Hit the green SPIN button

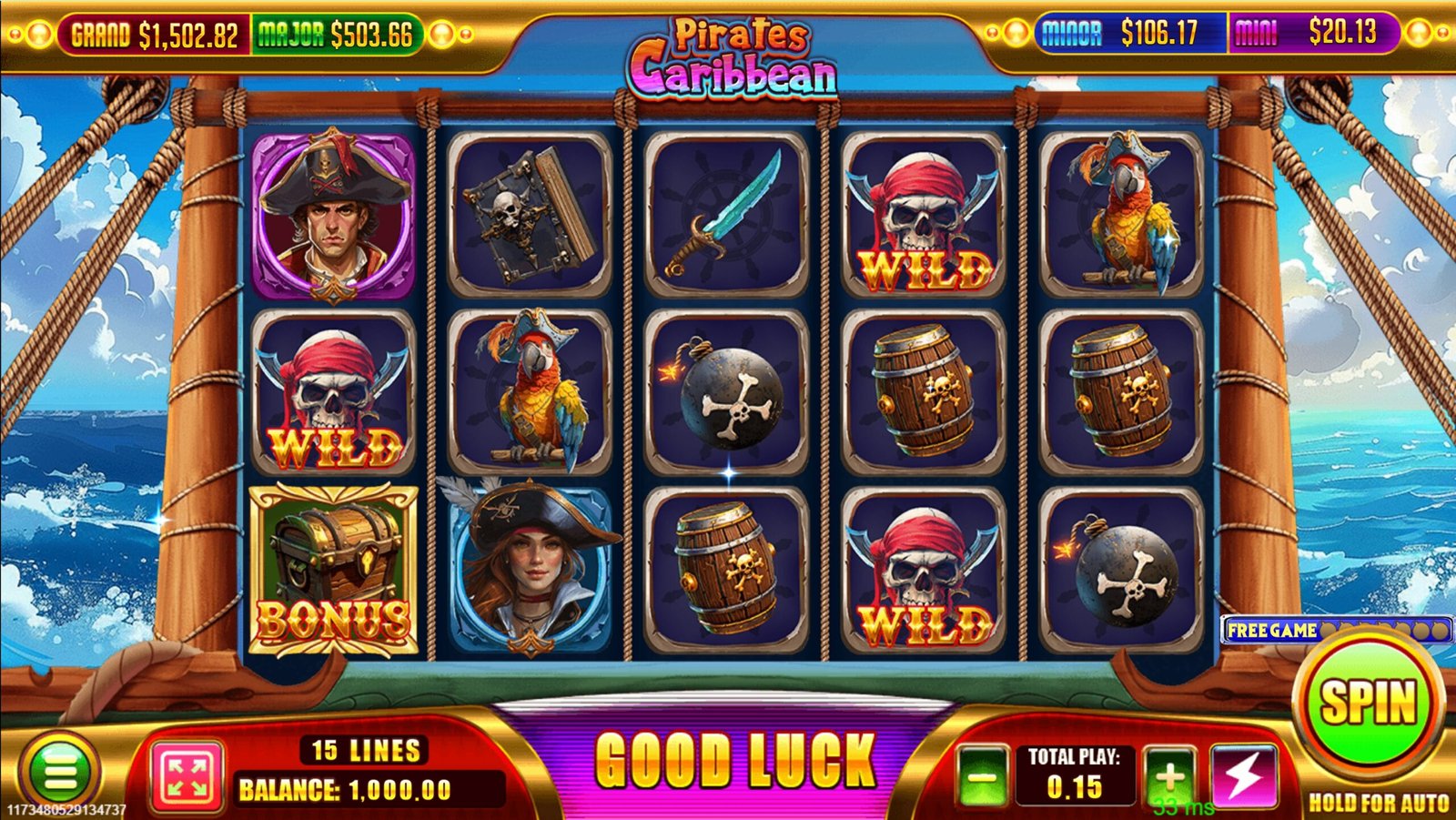tap(1368, 704)
